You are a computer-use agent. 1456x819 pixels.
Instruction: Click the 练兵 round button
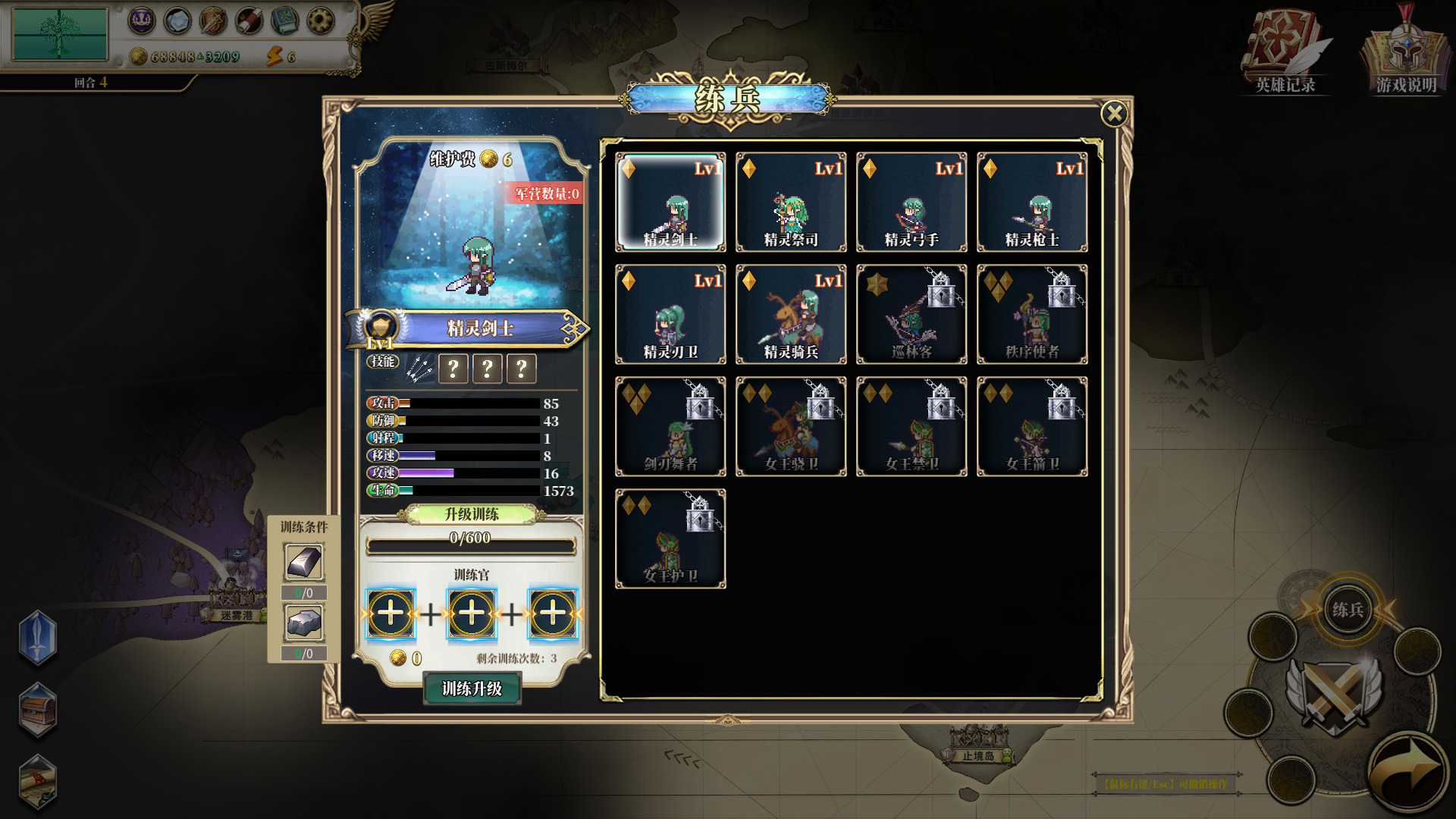click(1348, 610)
